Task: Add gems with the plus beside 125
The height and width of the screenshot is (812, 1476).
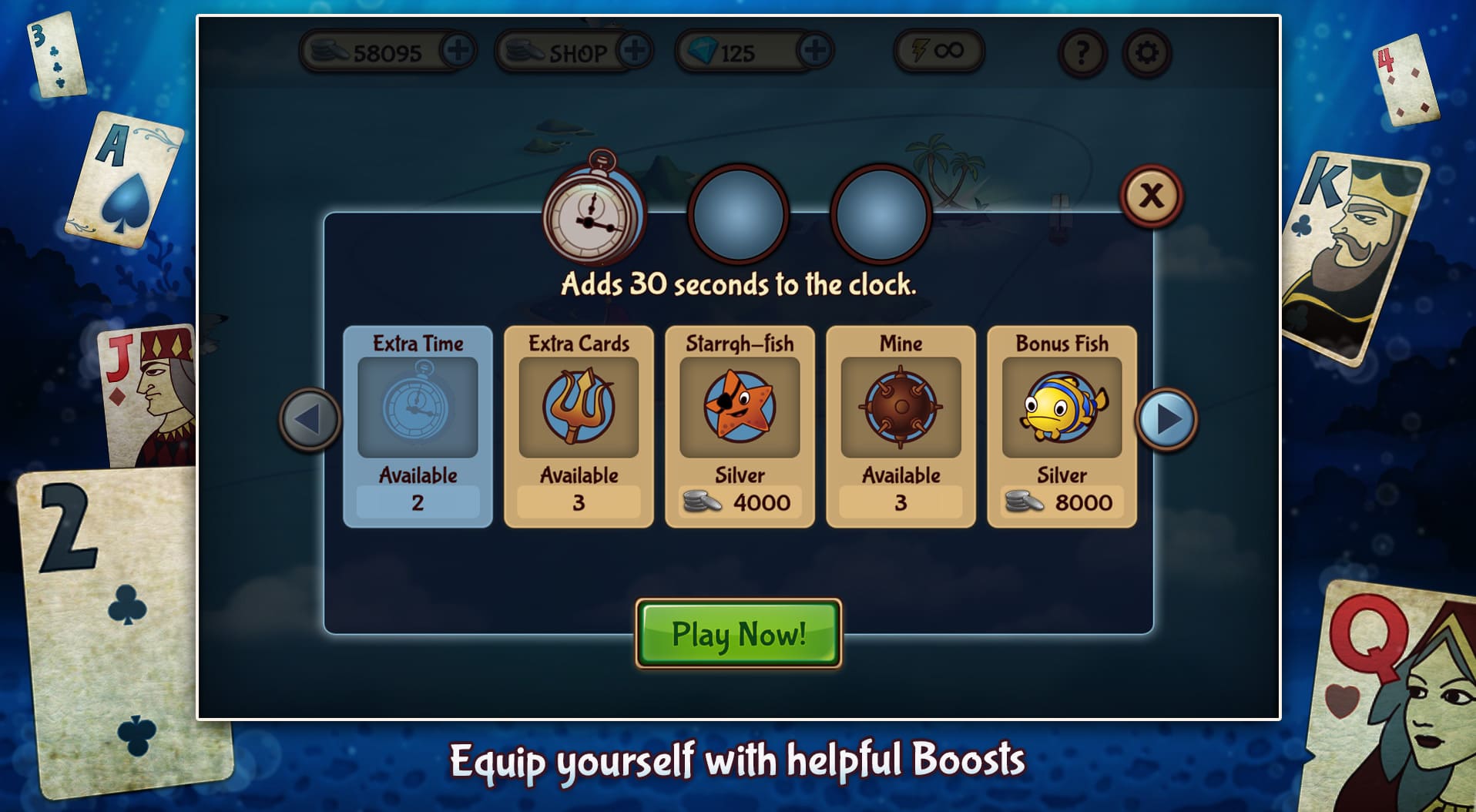Action: tap(814, 52)
